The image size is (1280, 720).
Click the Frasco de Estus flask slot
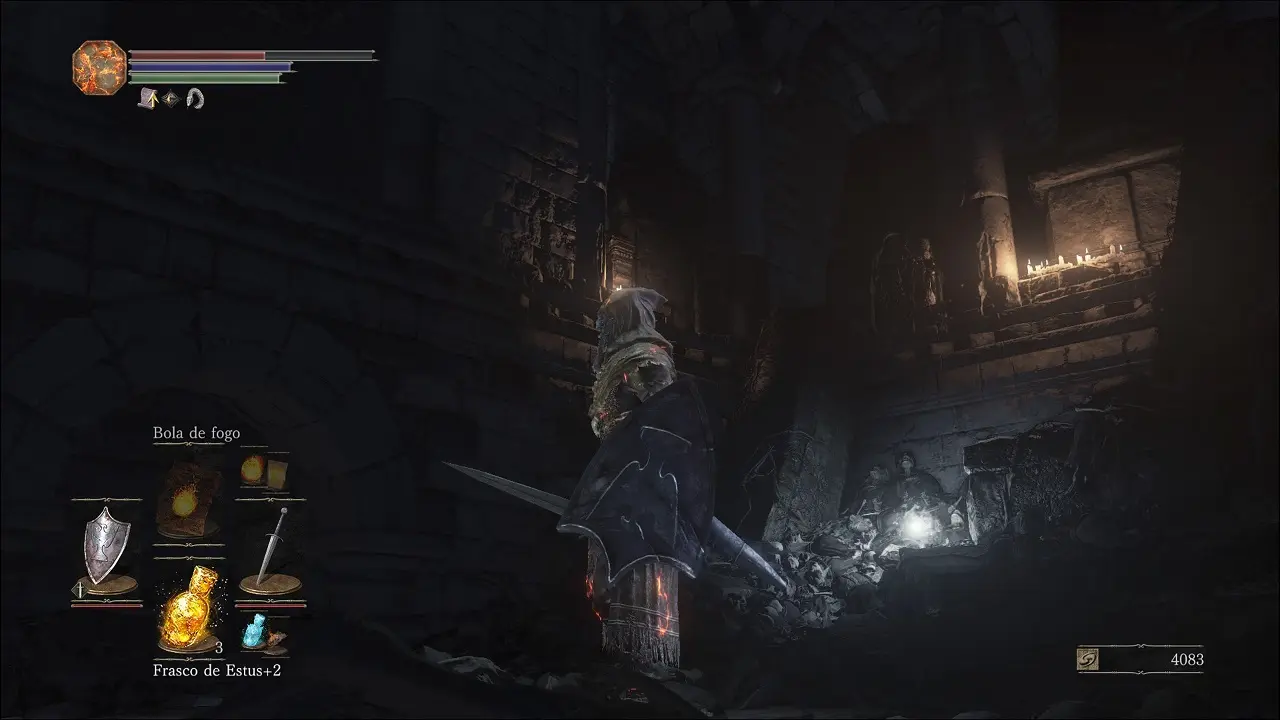pyautogui.click(x=190, y=608)
